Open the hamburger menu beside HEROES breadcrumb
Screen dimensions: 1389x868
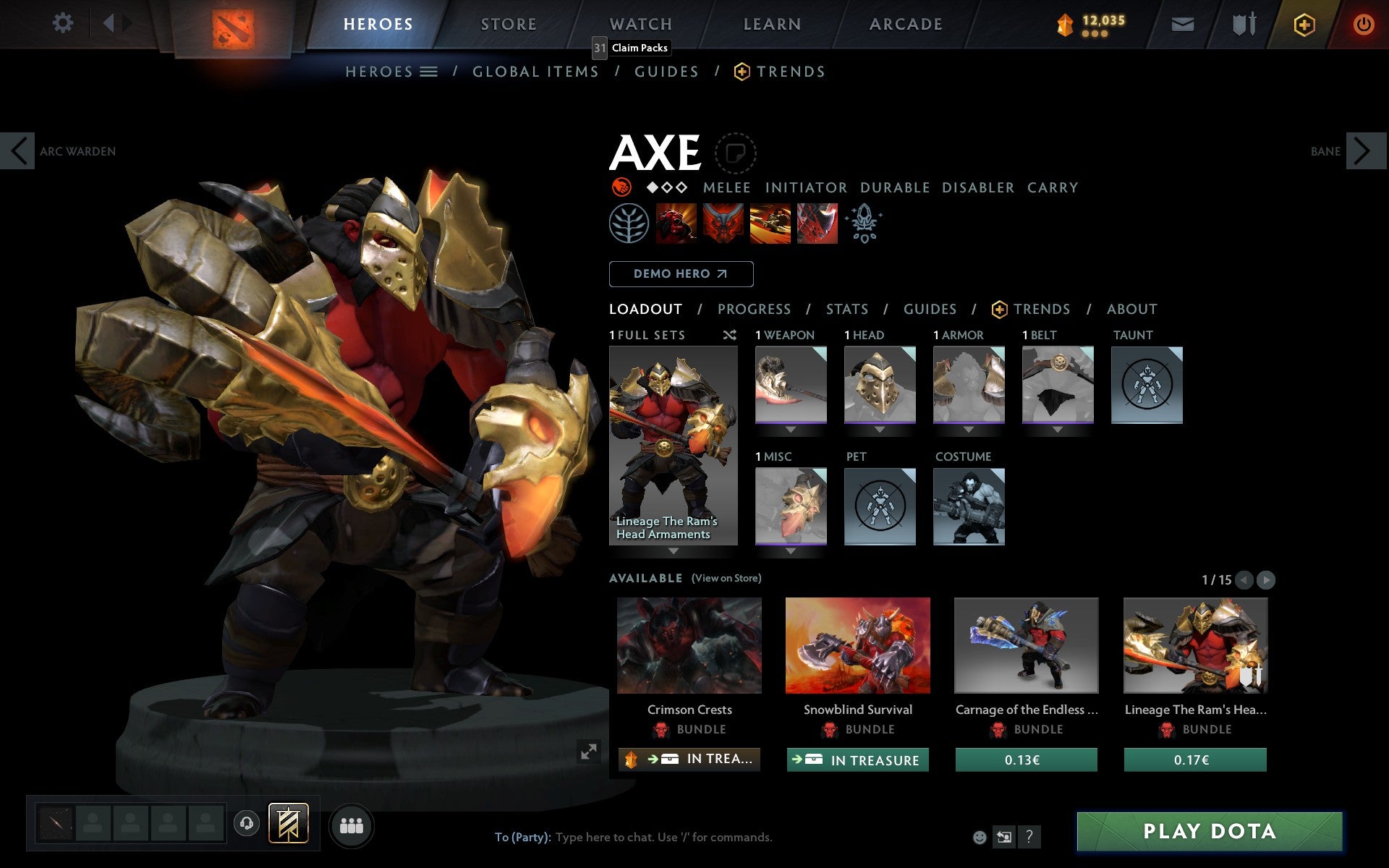pos(429,71)
